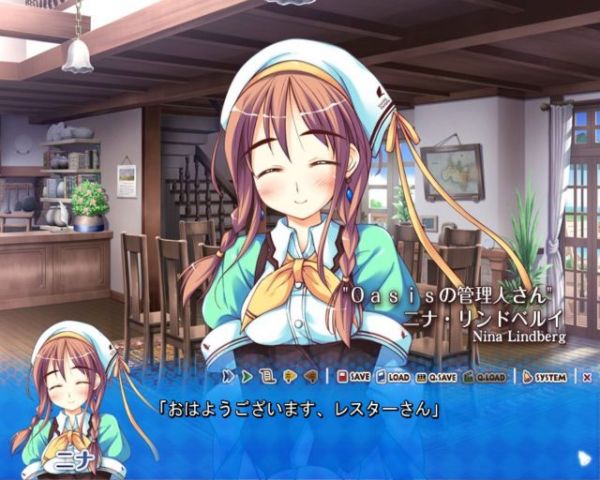Click the brown left-pointing signpost icon
This screenshot has width=600, height=480.
[x=311, y=377]
